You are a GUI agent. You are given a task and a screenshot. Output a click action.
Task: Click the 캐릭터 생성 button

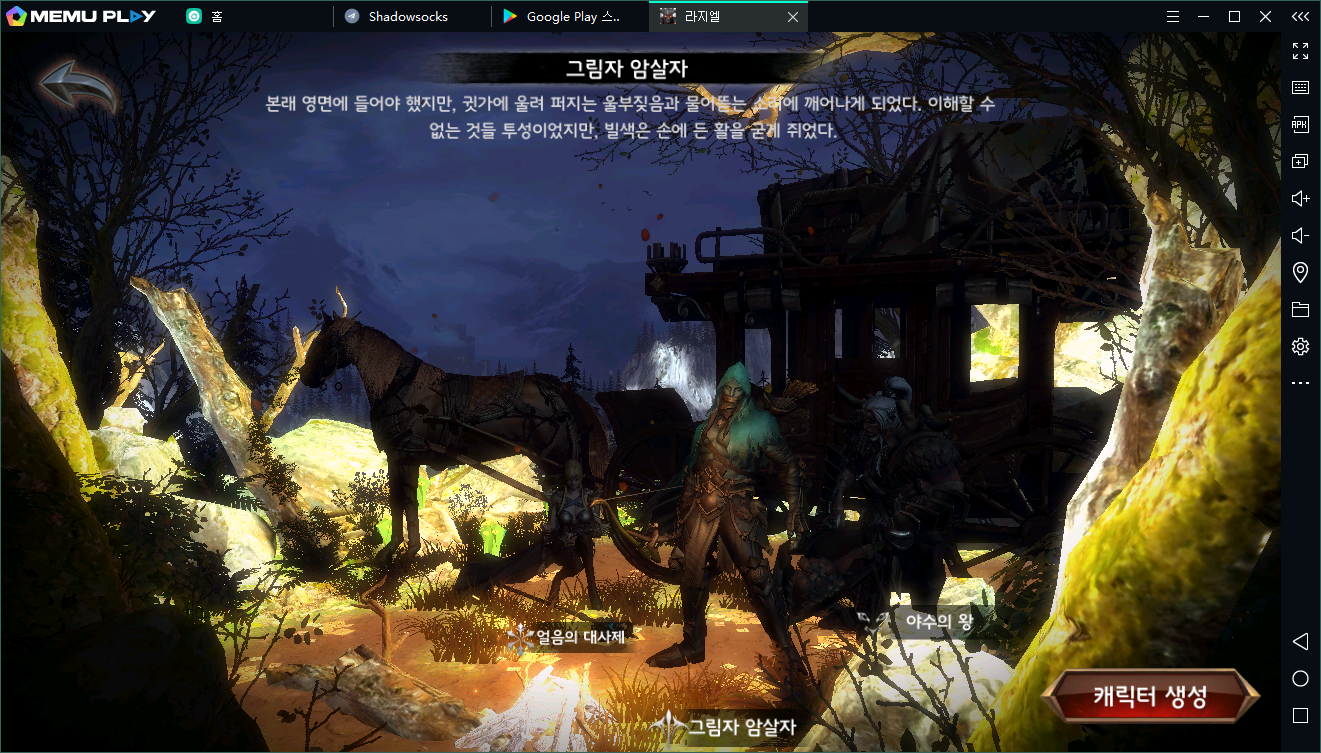click(1150, 696)
